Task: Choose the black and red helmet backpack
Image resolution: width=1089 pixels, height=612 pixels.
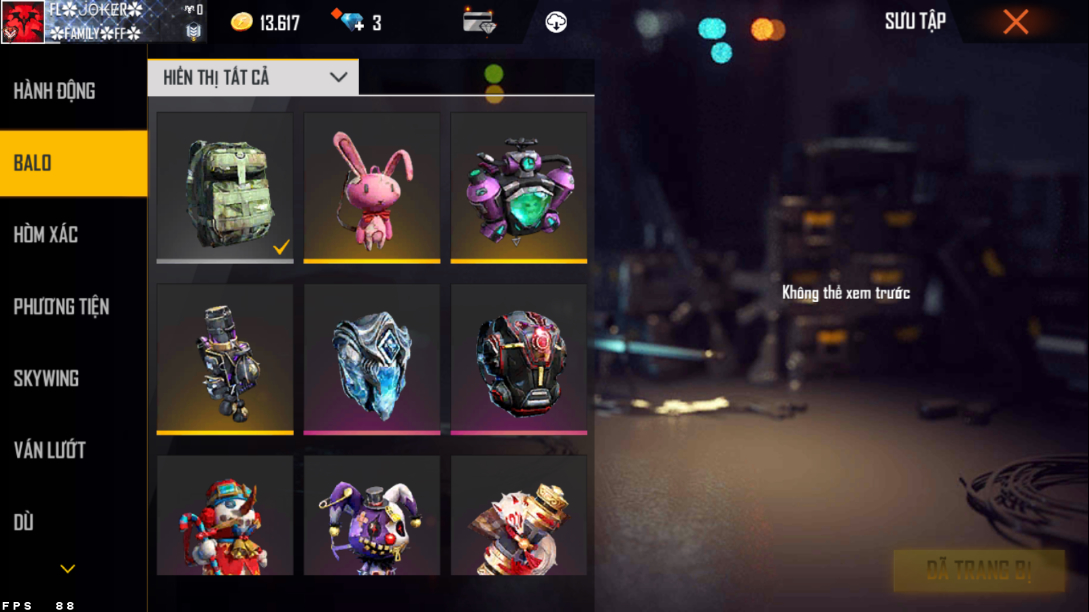Action: click(x=518, y=359)
